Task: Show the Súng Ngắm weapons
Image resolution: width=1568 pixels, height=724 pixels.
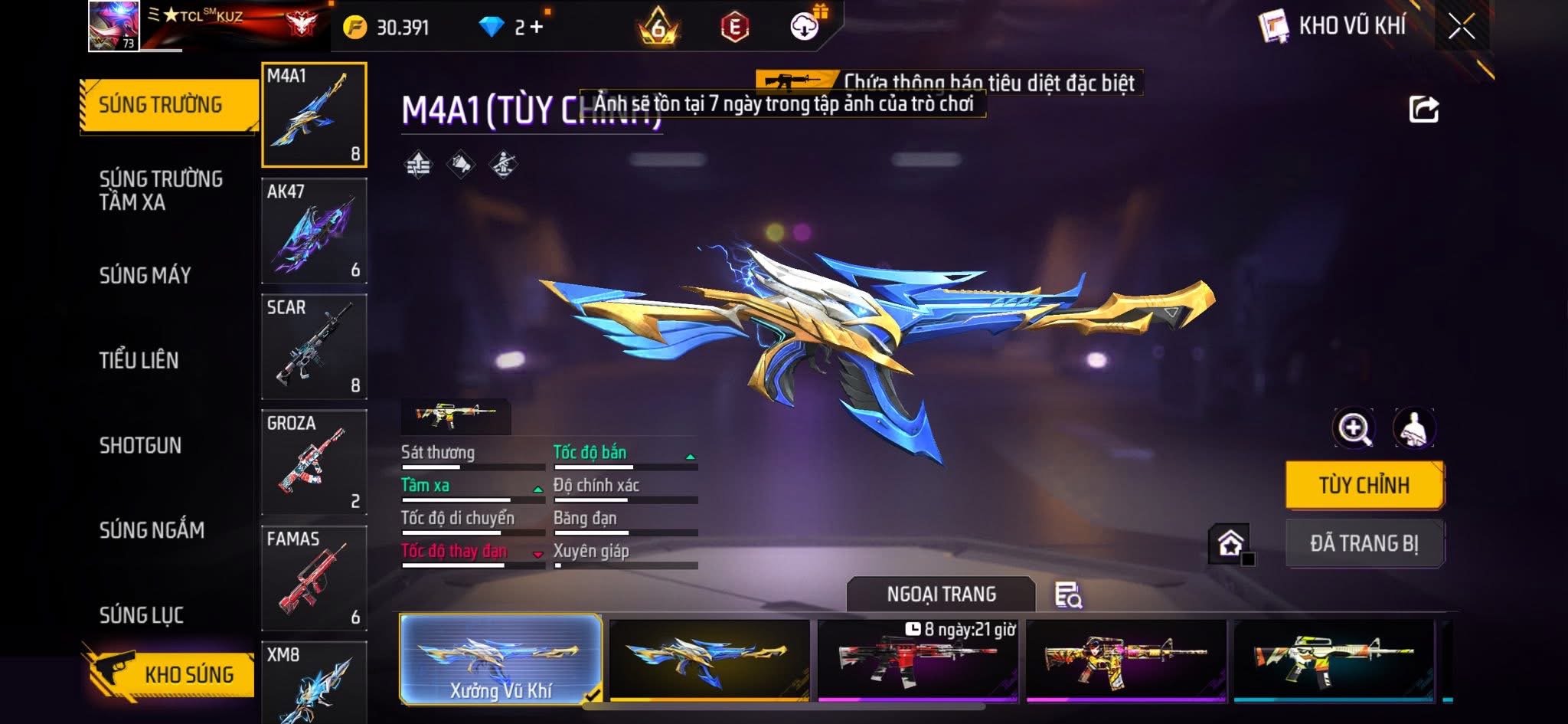Action: [152, 529]
